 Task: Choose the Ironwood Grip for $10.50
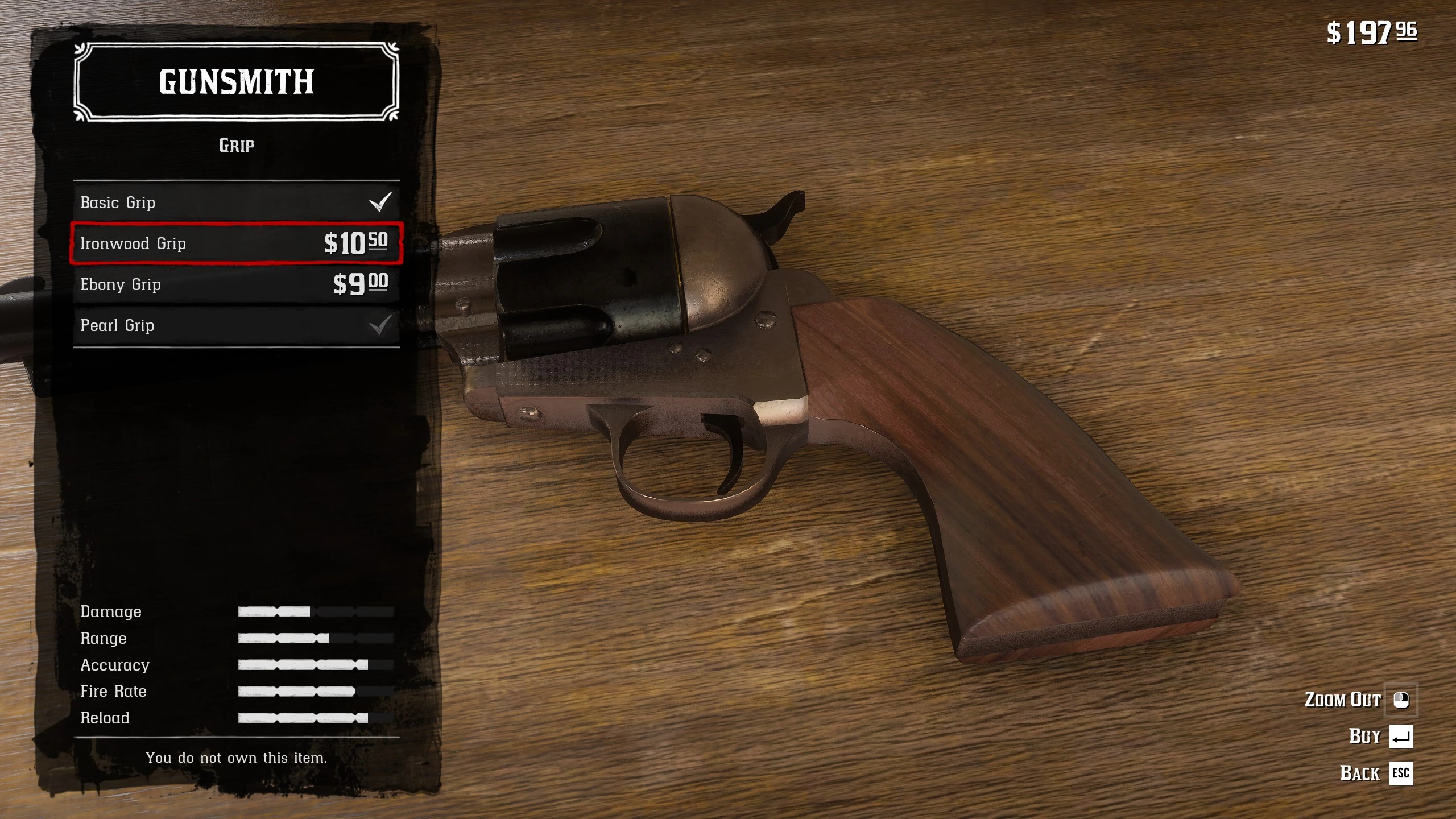tap(236, 243)
